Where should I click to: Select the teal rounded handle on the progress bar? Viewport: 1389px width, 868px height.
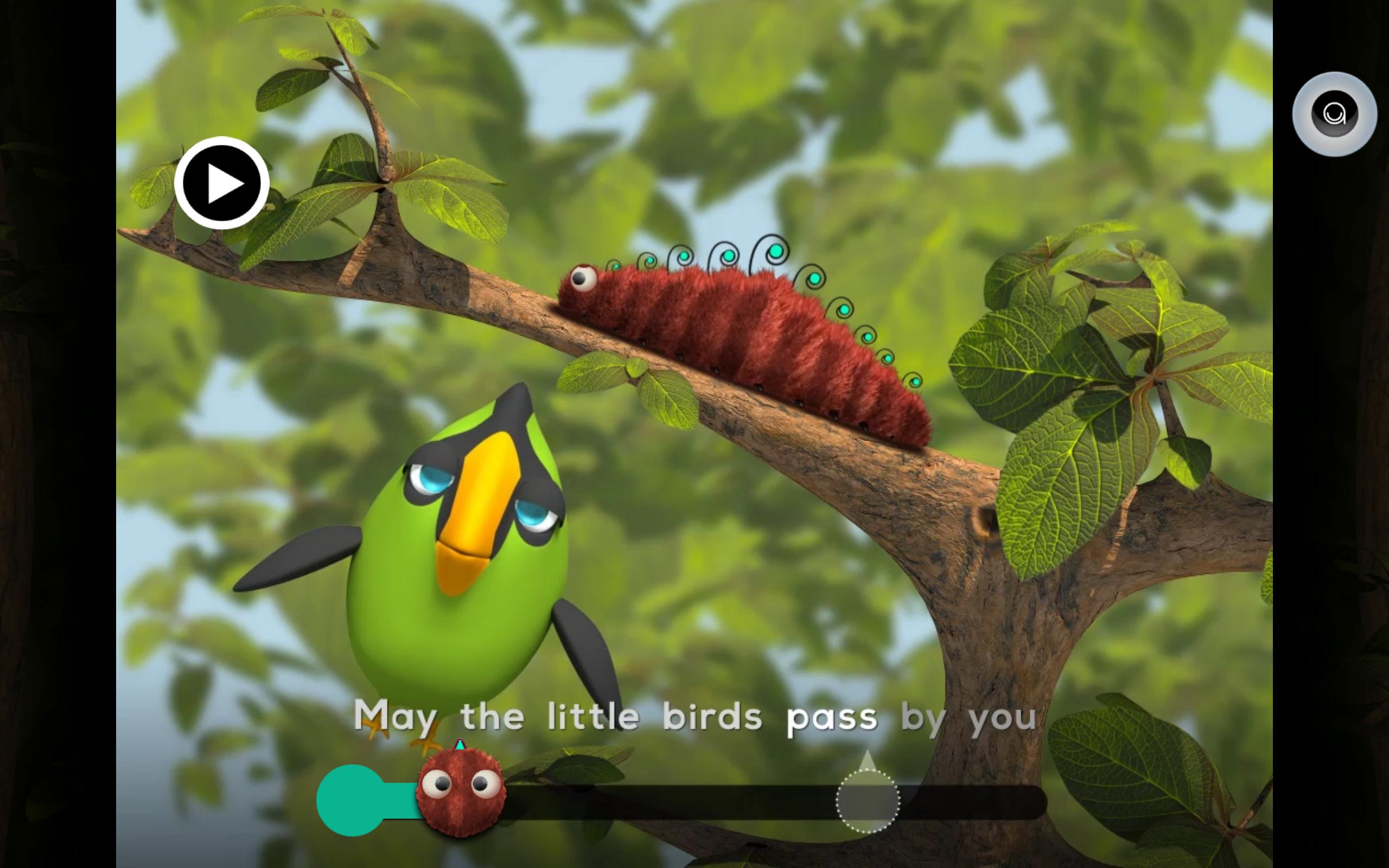point(351,800)
